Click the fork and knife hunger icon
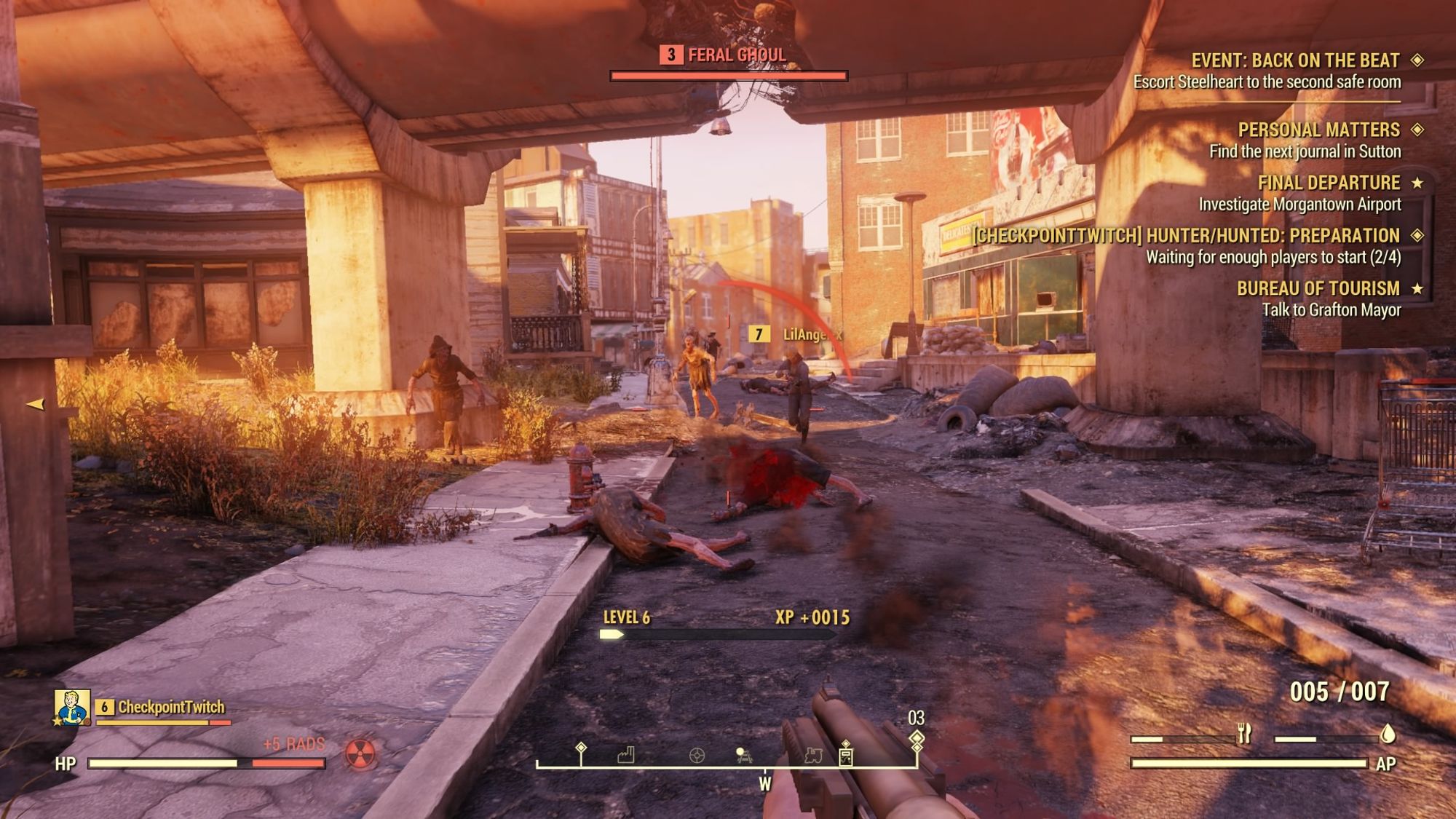This screenshot has height=819, width=1456. point(1244,734)
